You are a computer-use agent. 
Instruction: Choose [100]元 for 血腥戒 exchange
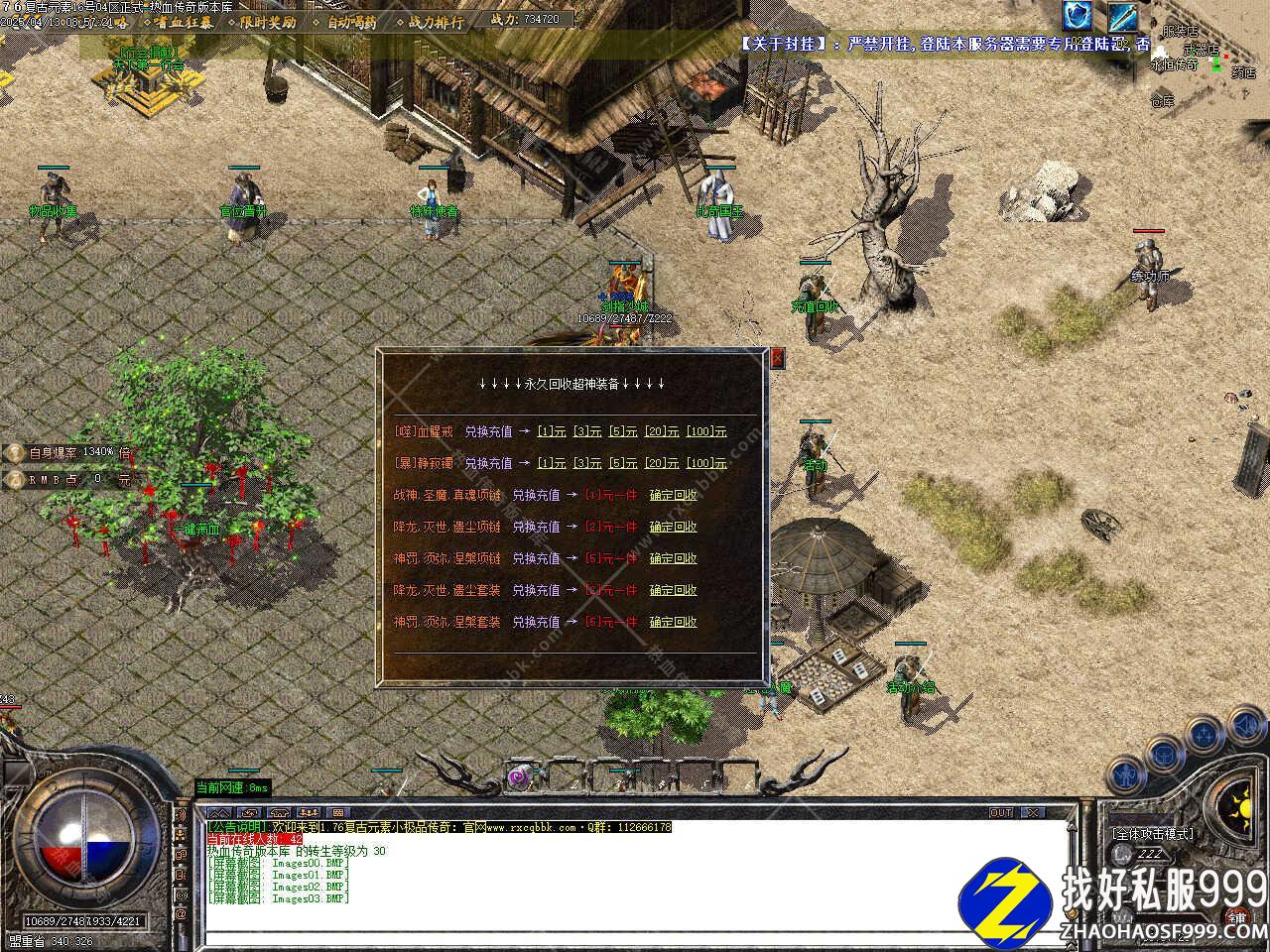point(706,431)
